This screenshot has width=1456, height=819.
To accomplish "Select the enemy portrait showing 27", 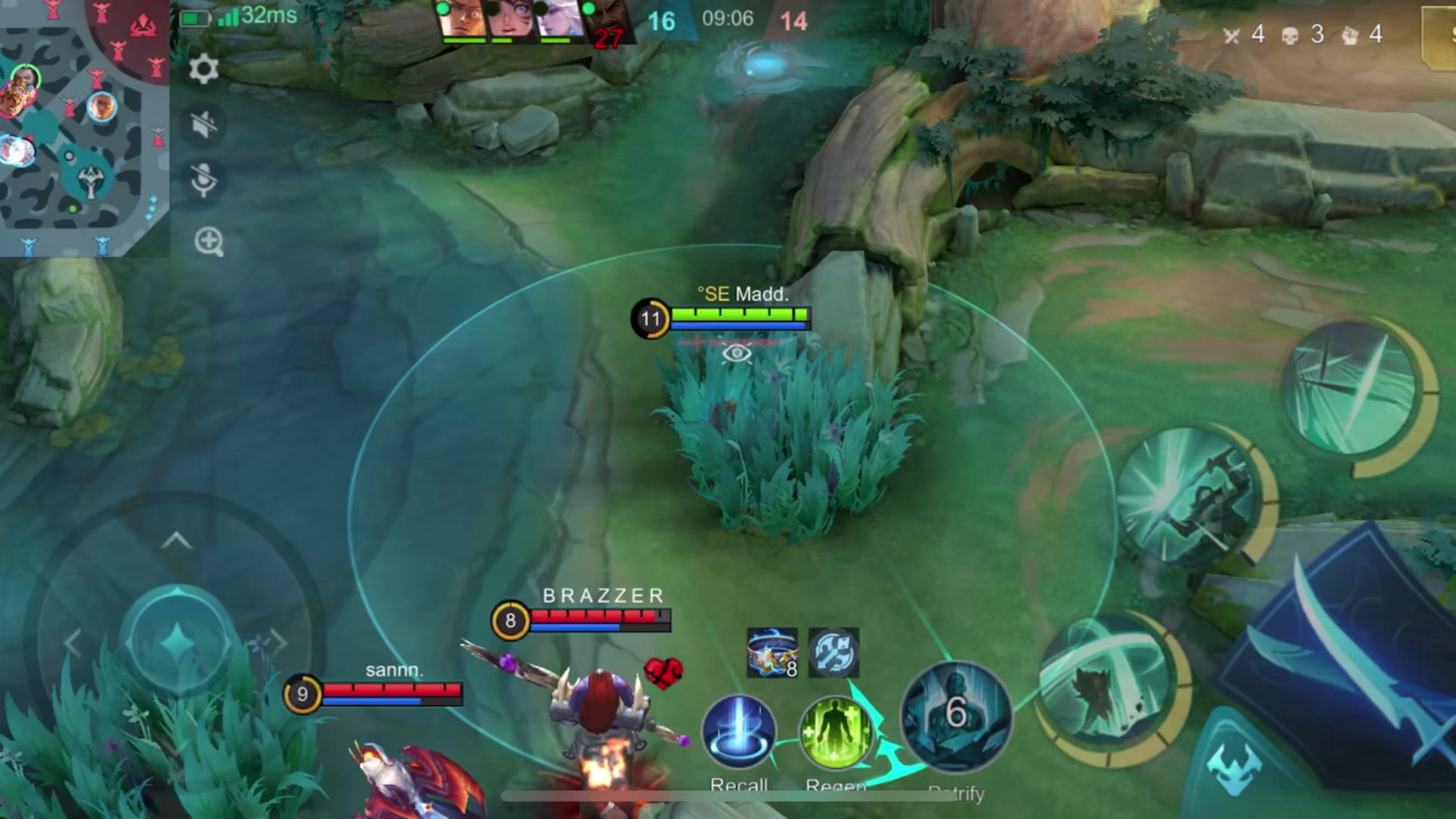I will pos(606,23).
